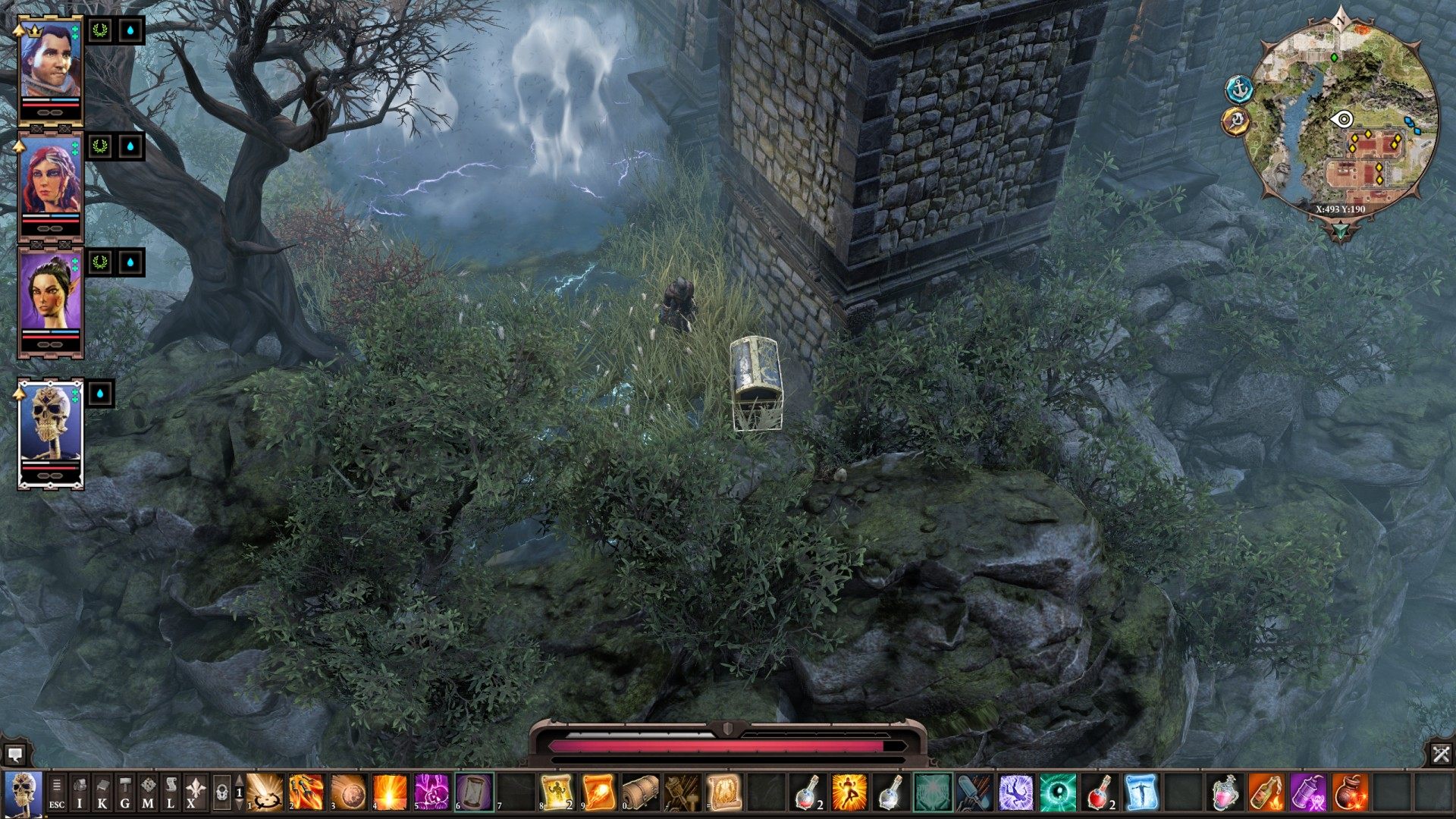Click the down arrow beside the hotbar number
The width and height of the screenshot is (1456, 819).
coord(239,804)
